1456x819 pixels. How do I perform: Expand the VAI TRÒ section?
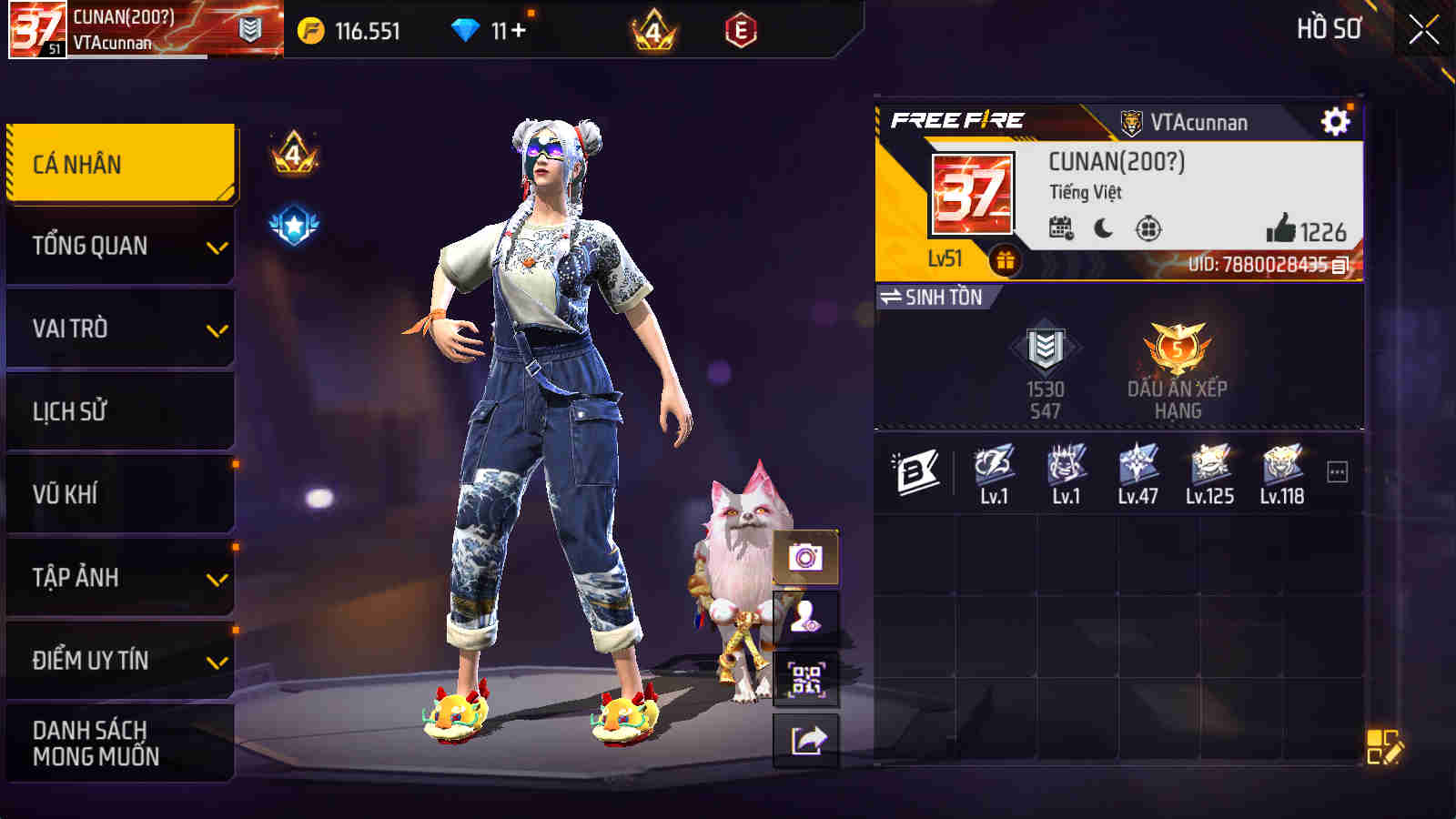pos(118,328)
